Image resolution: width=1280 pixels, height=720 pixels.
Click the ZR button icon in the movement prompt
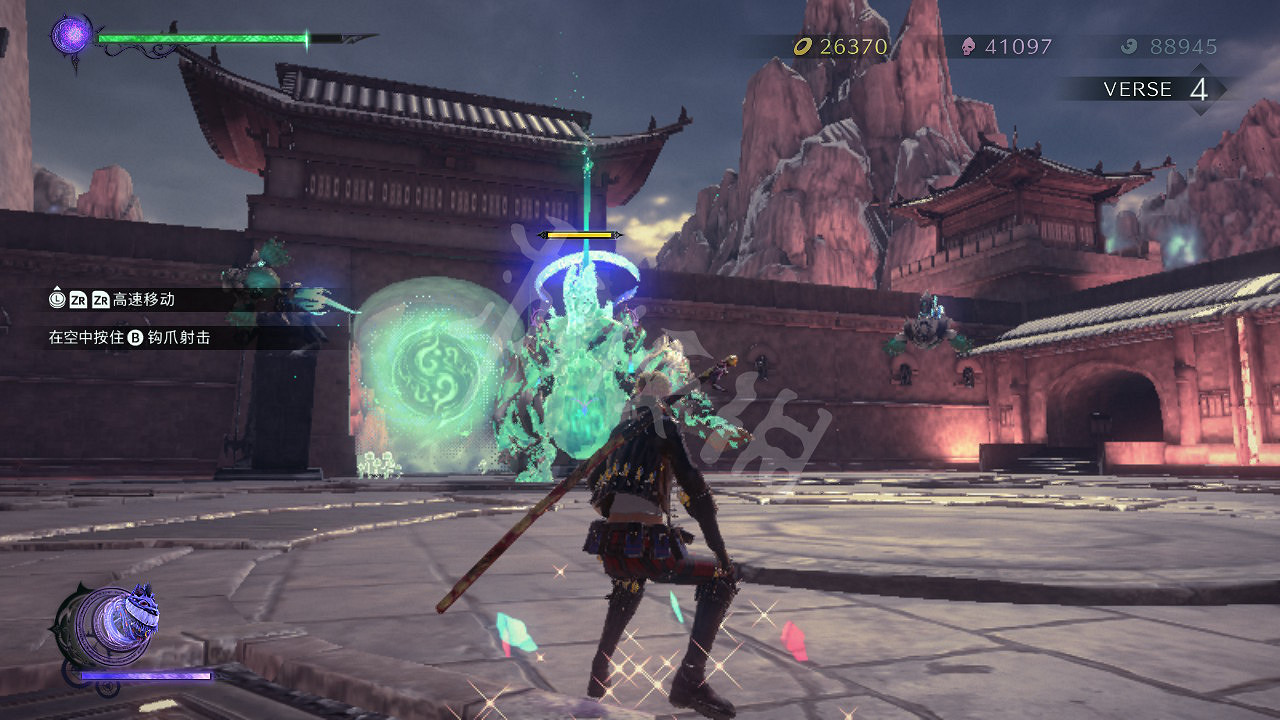click(x=78, y=300)
